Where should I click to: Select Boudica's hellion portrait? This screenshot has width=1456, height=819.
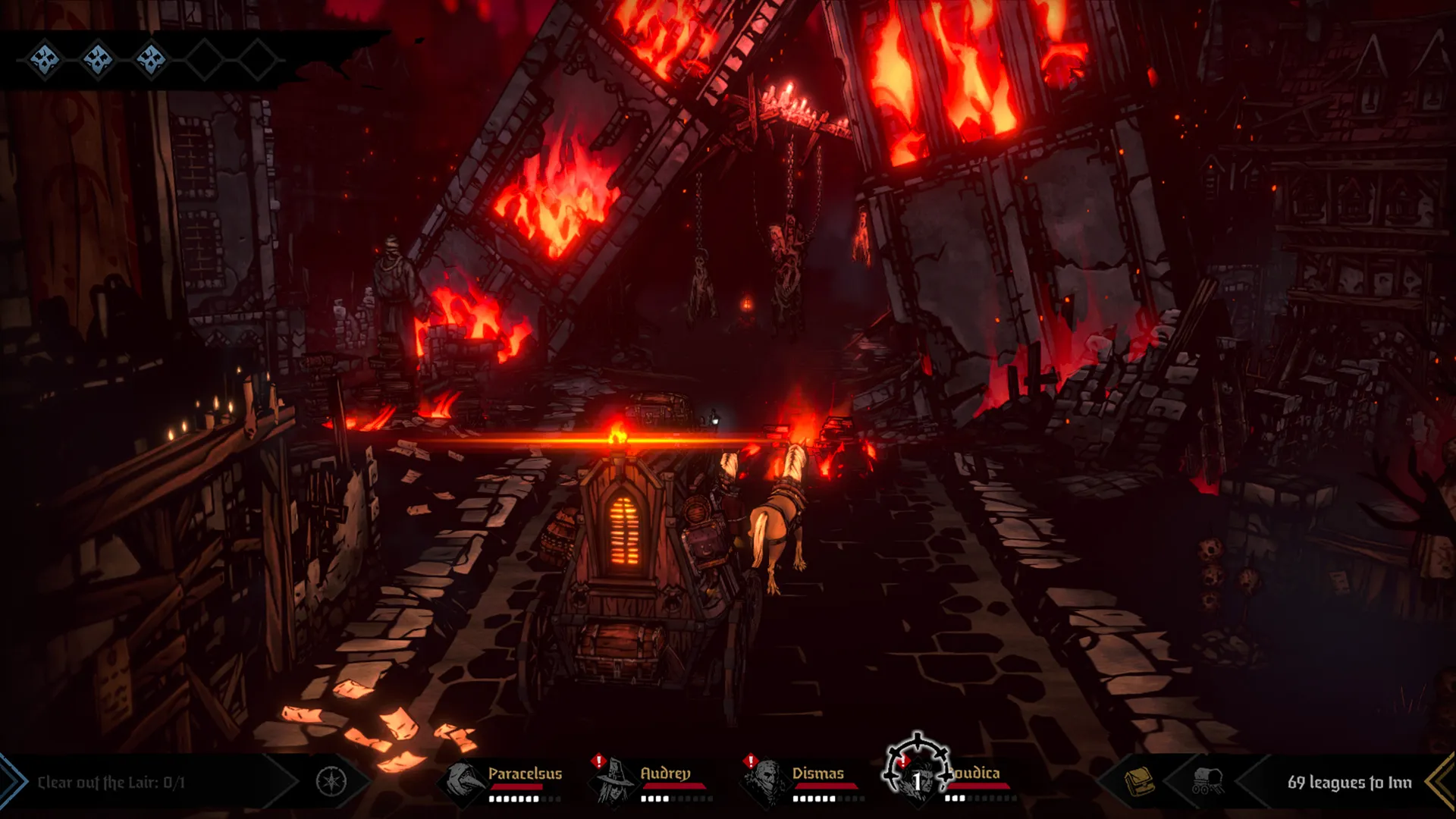pos(919,789)
